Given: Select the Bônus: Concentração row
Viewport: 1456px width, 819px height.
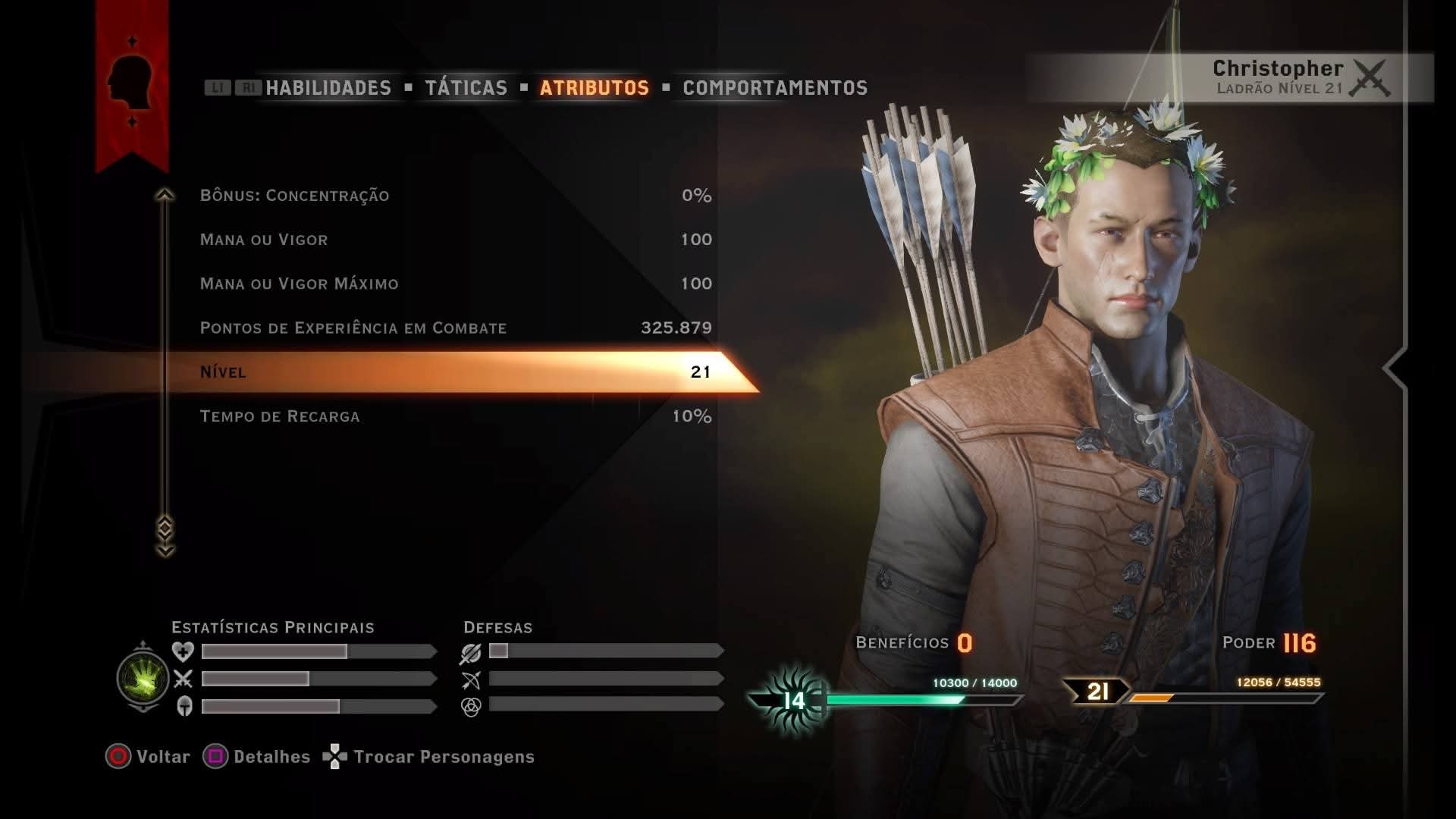Looking at the screenshot, I should coord(455,196).
